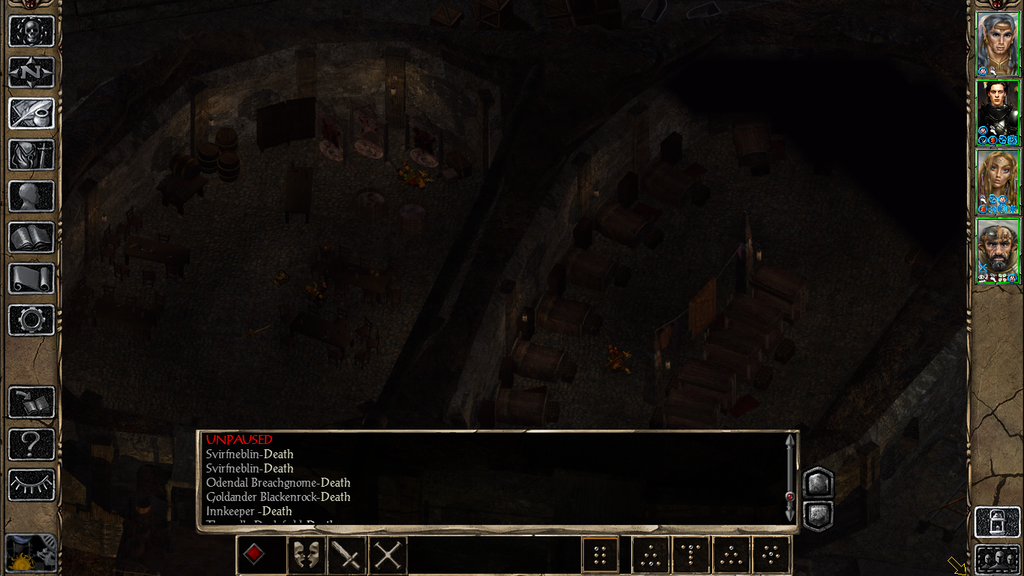Screen dimensions: 1024x576
Task: Open the priest scroll icon
Action: pos(31,279)
